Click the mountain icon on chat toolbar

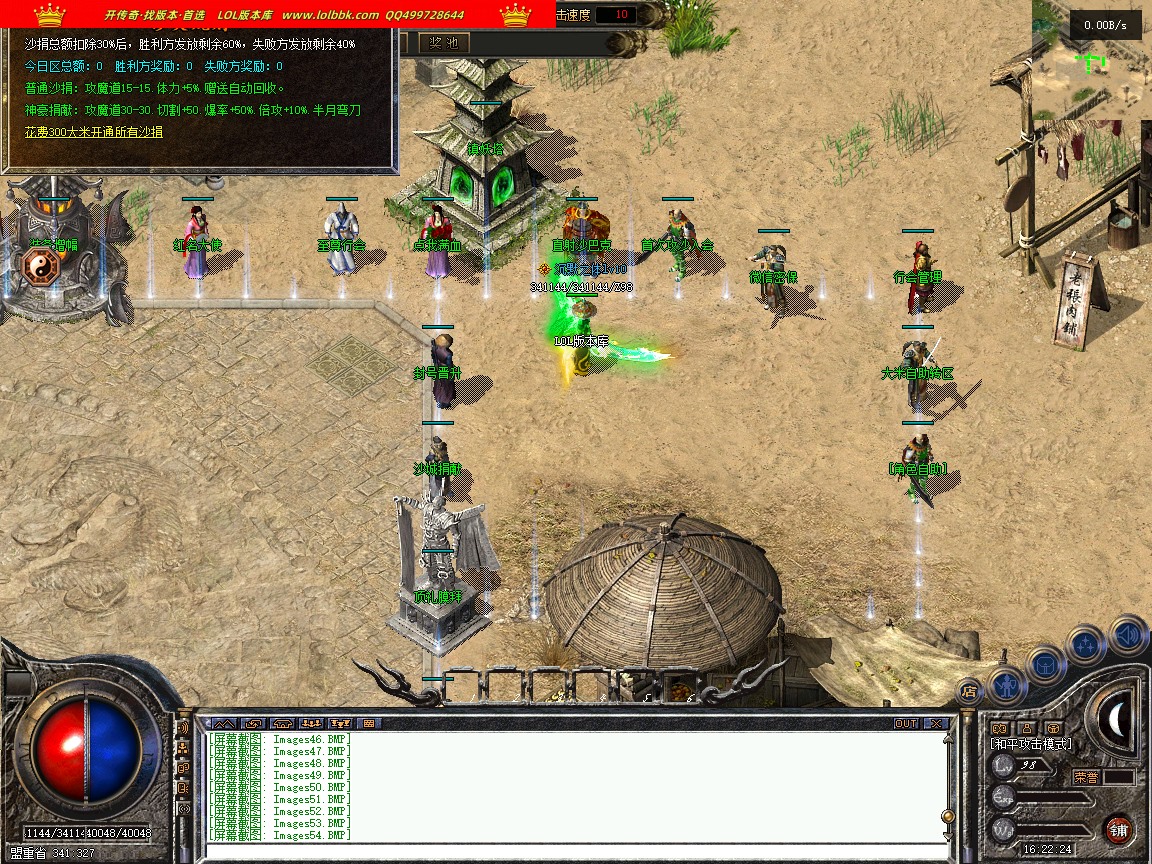pyautogui.click(x=223, y=723)
